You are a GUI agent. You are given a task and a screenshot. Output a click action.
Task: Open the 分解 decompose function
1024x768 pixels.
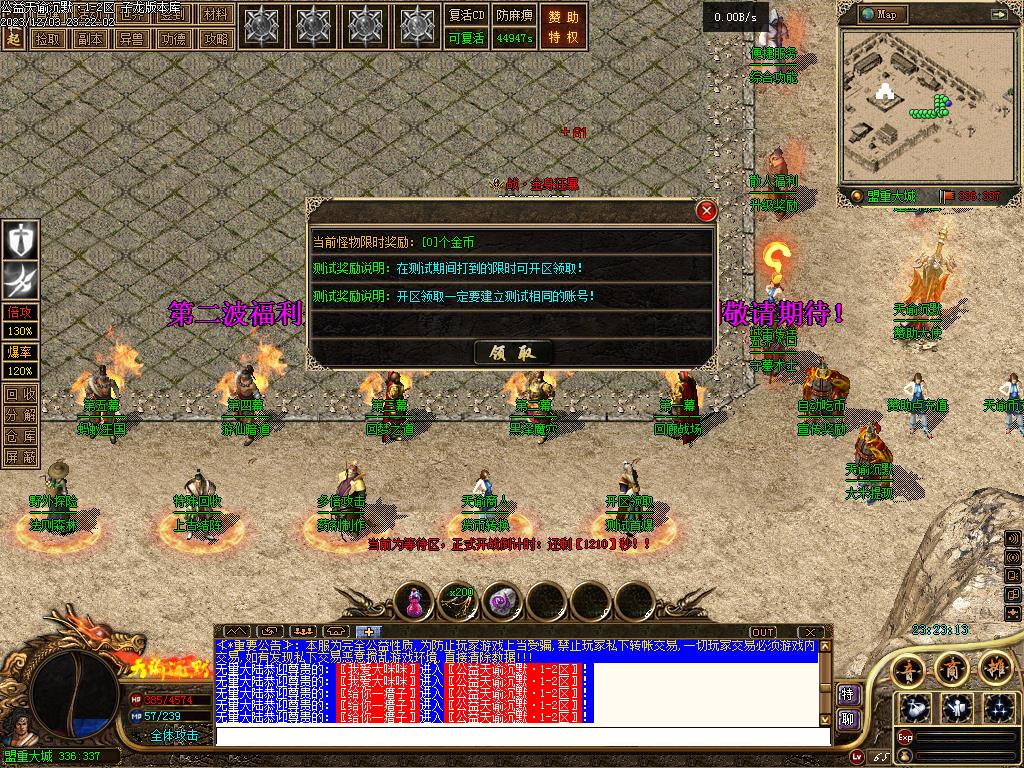pos(21,415)
